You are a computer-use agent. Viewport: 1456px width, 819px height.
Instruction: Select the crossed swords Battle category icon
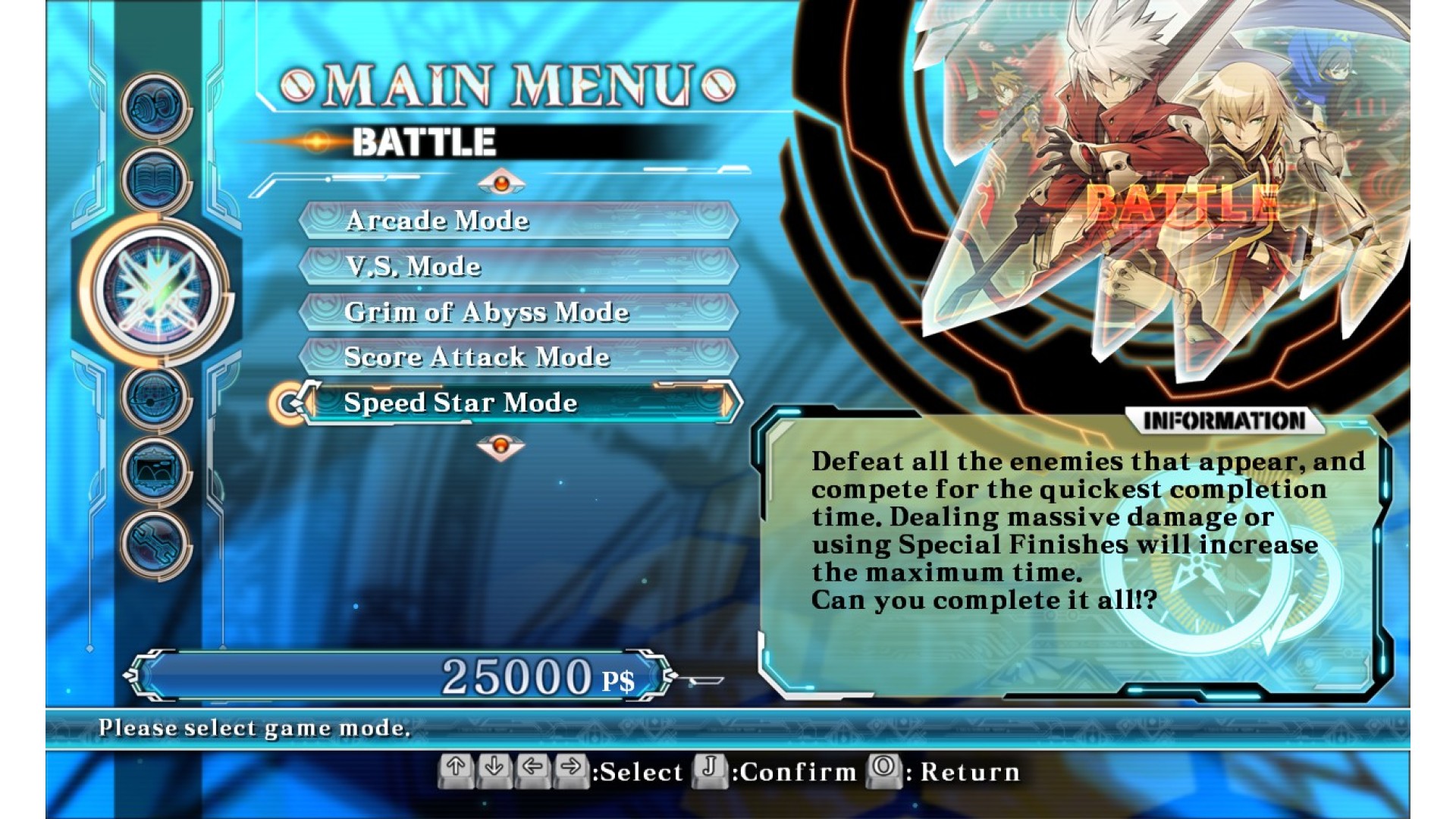158,290
